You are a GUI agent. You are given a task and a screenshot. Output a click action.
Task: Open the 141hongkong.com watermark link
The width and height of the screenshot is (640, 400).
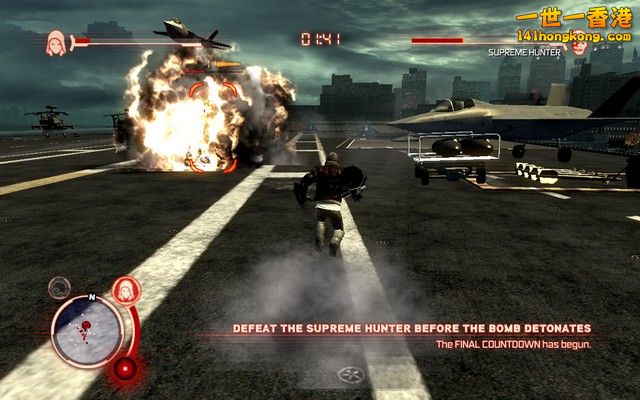(574, 37)
